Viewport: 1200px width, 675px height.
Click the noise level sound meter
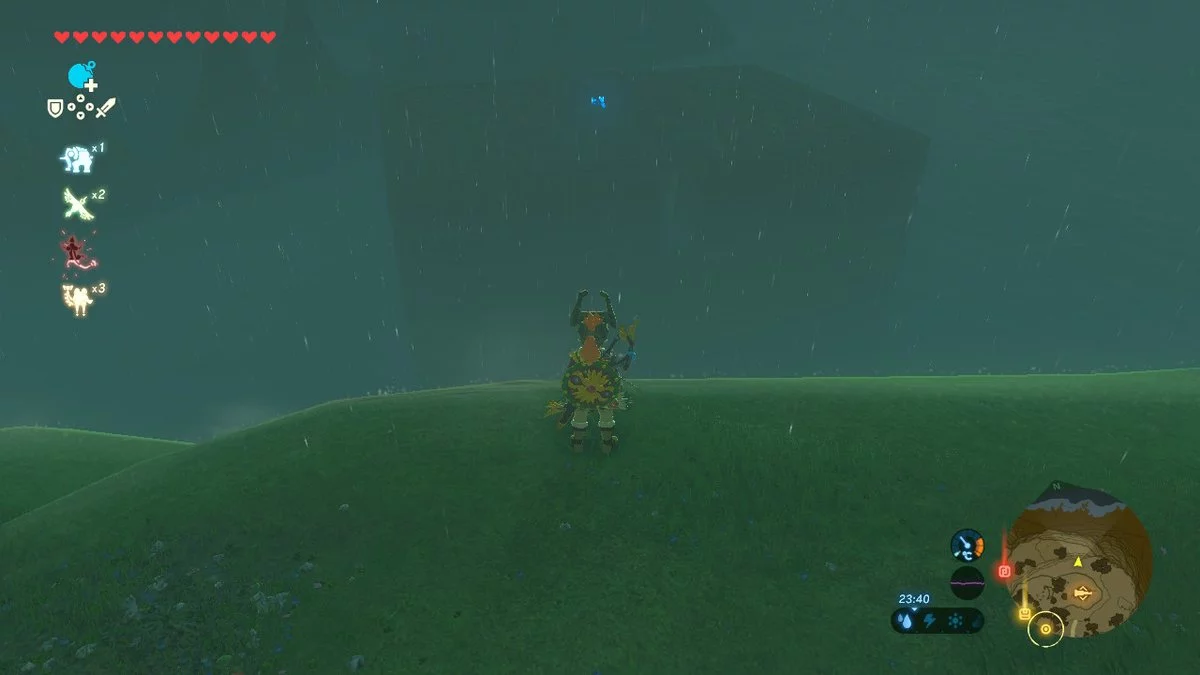[x=967, y=582]
